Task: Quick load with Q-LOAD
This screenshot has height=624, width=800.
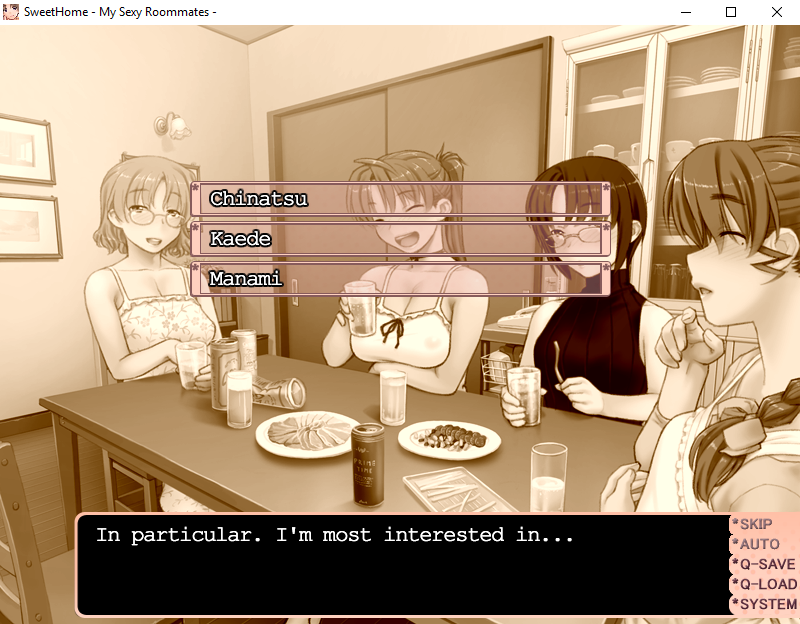Action: tap(767, 584)
